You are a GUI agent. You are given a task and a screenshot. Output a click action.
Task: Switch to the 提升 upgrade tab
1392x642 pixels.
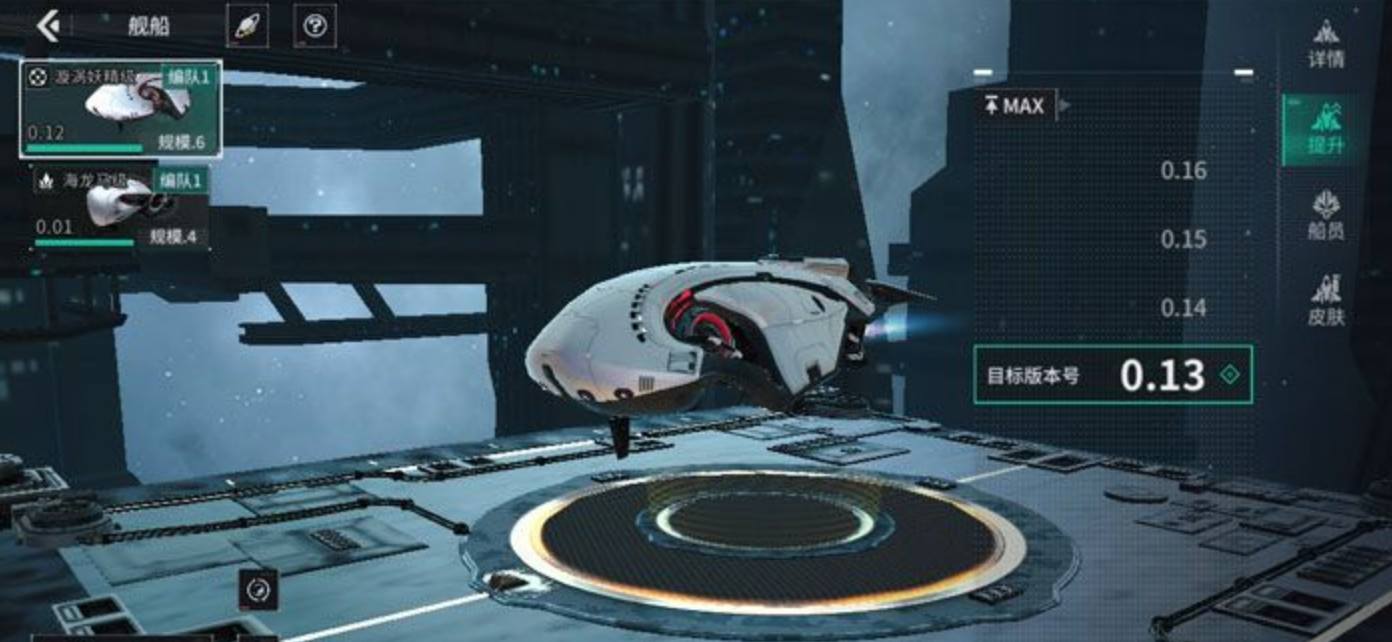click(x=1326, y=130)
